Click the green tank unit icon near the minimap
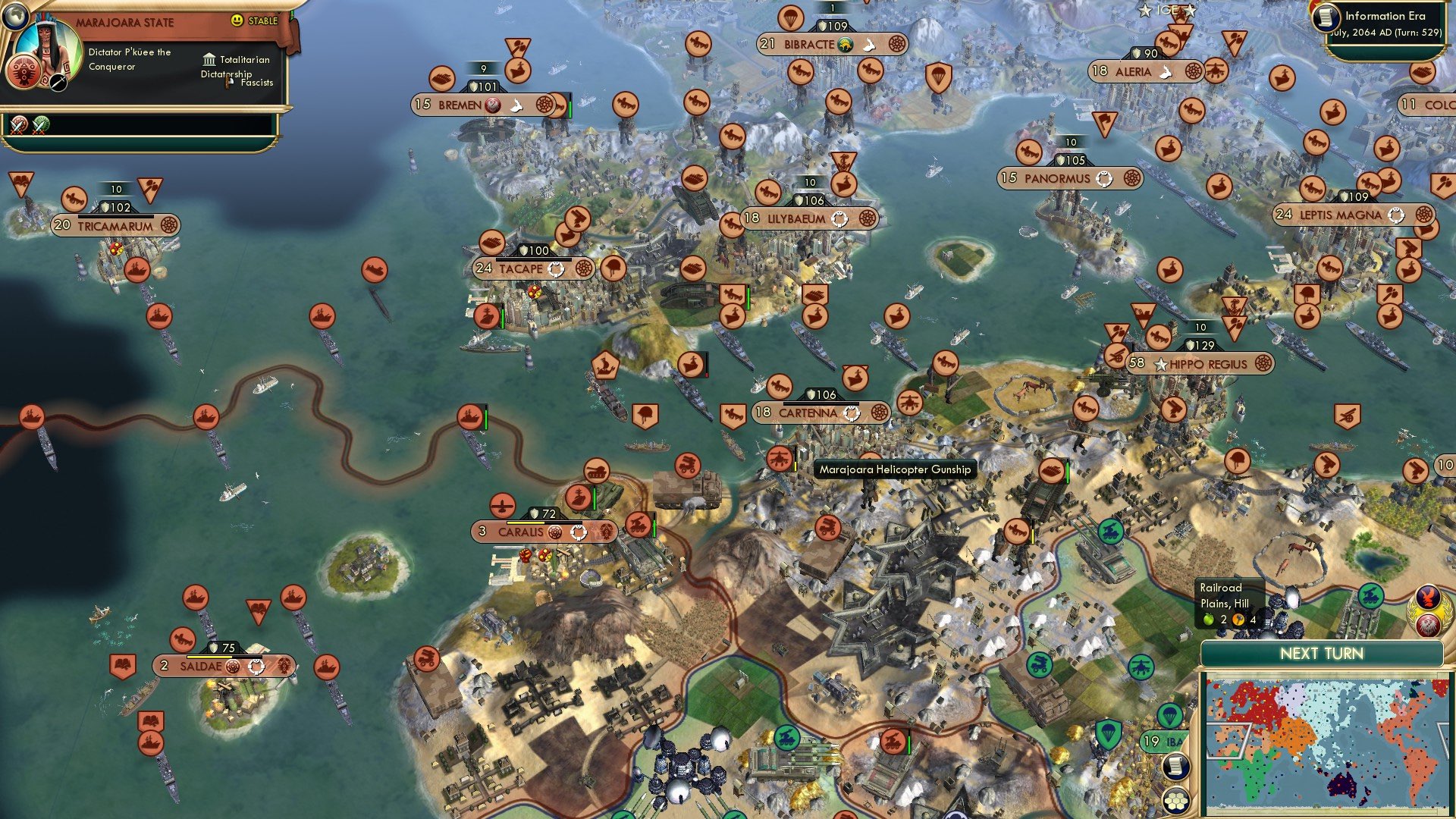1456x819 pixels. click(x=1371, y=596)
